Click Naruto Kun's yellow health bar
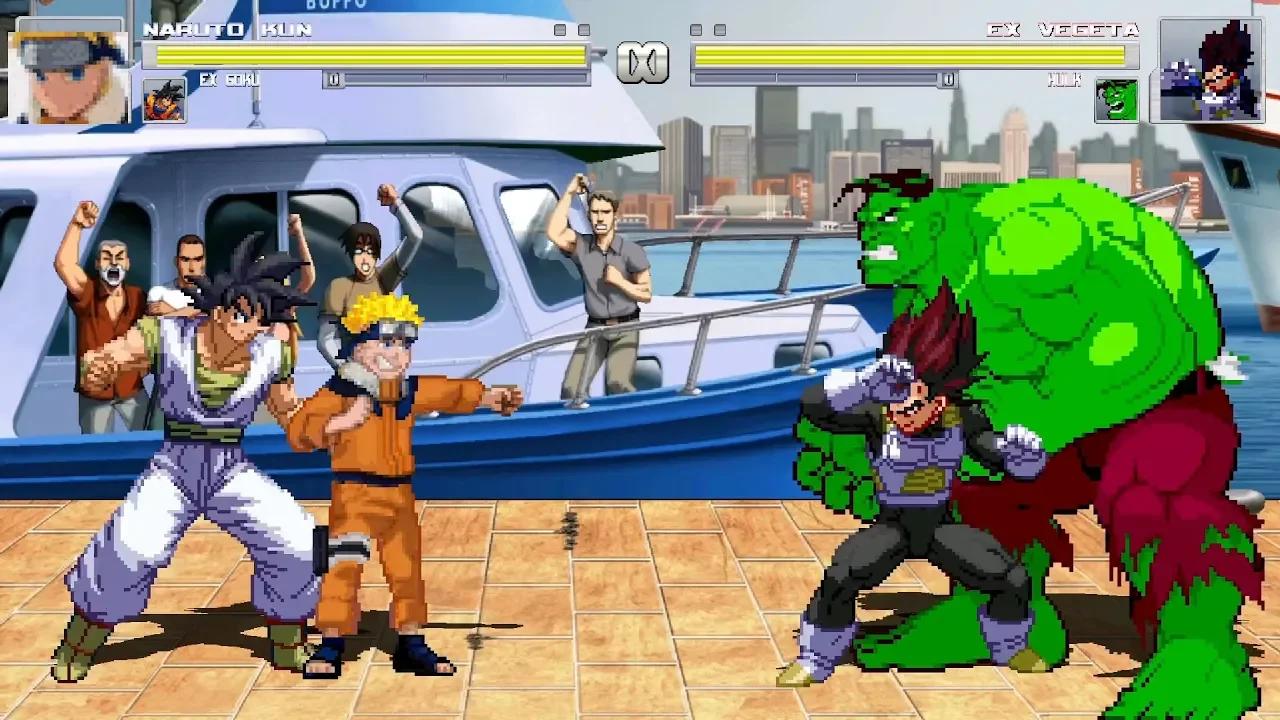The height and width of the screenshot is (720, 1280). coord(370,52)
